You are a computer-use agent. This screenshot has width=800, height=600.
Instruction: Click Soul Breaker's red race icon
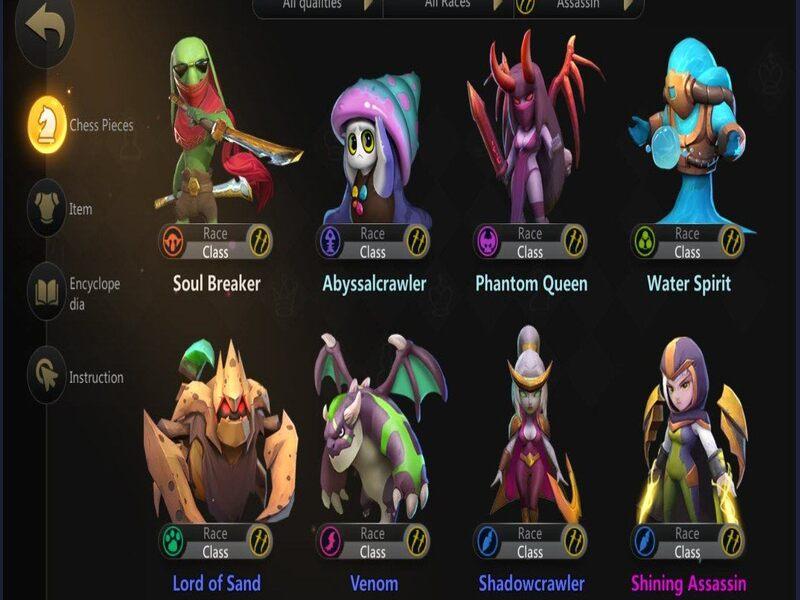click(x=174, y=242)
